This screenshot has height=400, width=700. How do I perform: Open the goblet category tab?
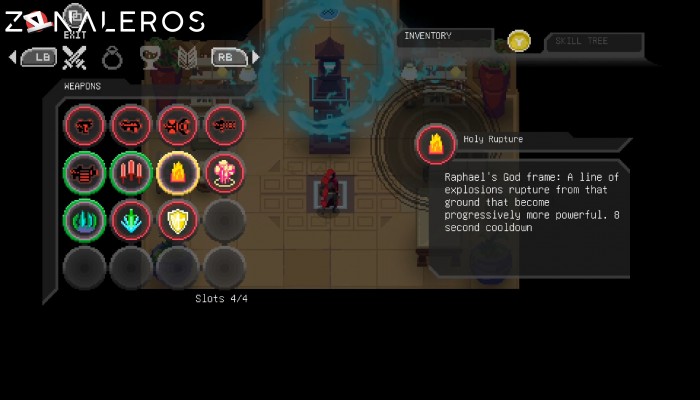click(x=149, y=57)
